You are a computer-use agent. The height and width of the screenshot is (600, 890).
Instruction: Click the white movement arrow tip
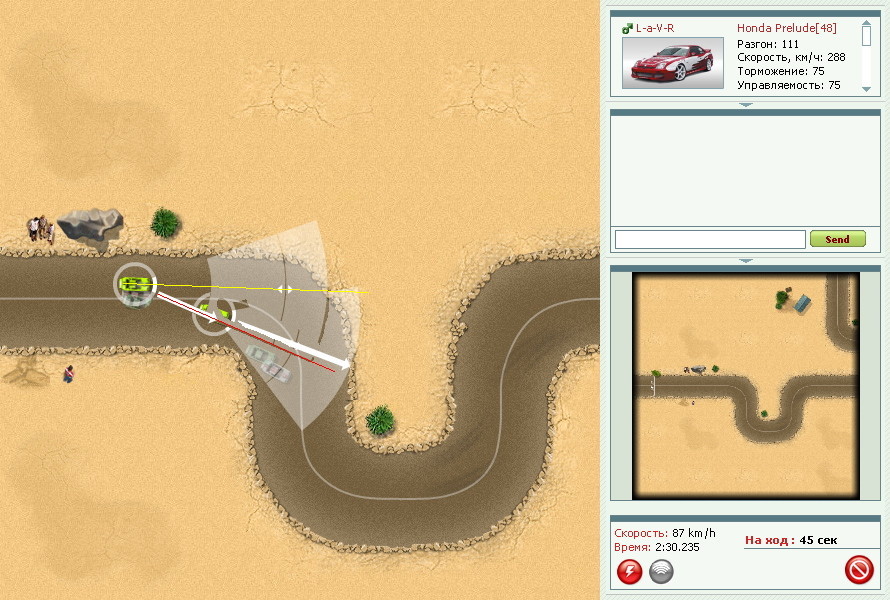pos(345,365)
